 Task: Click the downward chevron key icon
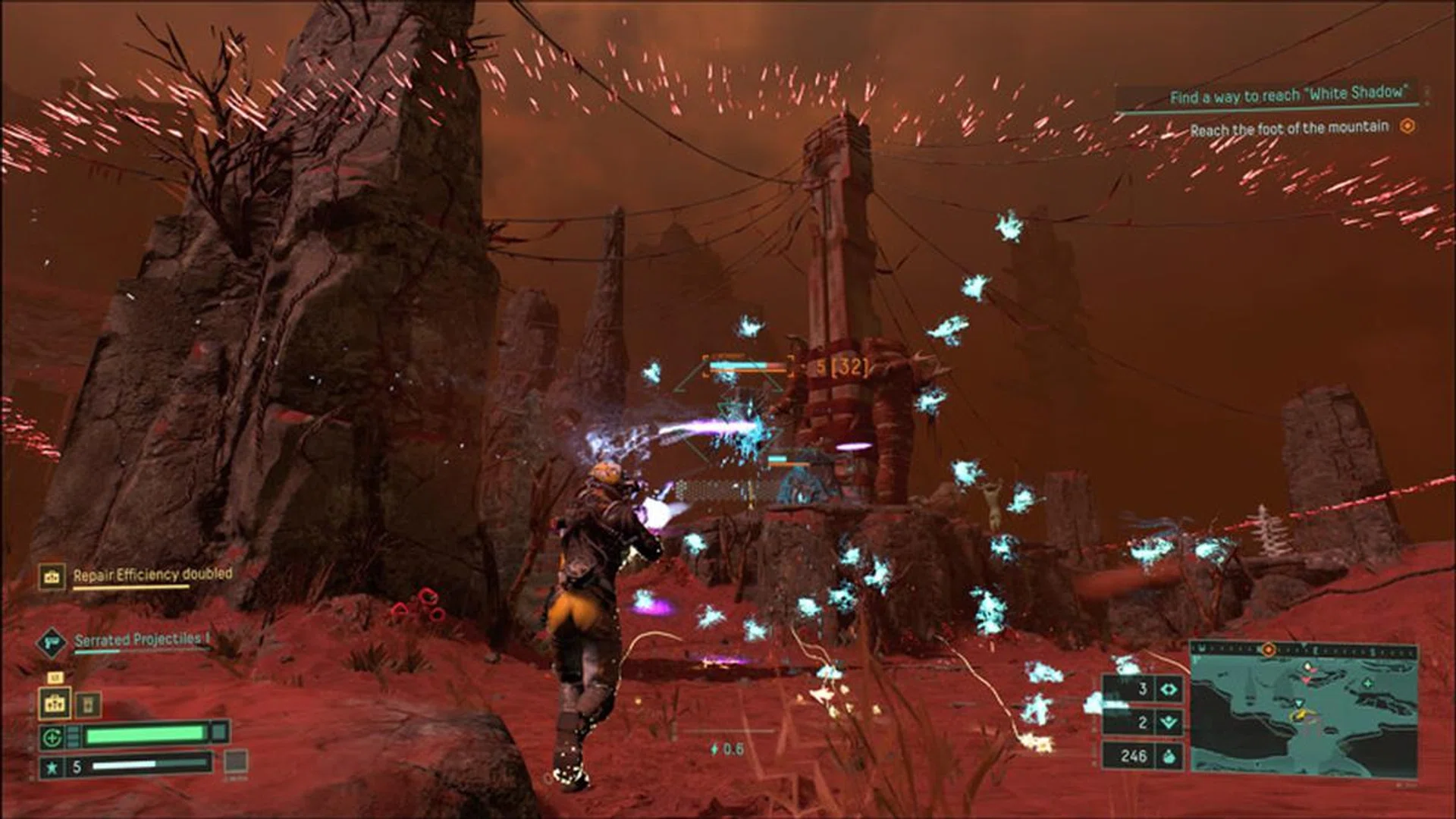pyautogui.click(x=1169, y=723)
